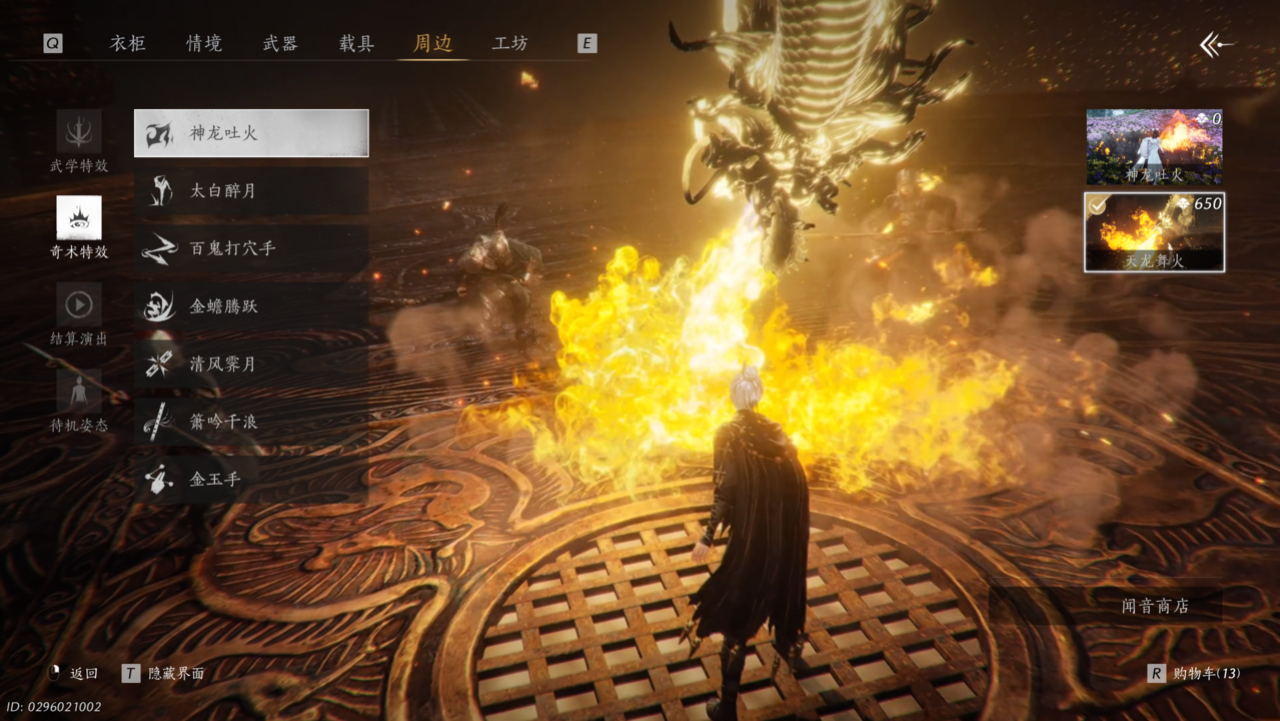Select the 金蟾腾跃 entry
Image resolution: width=1280 pixels, height=721 pixels.
(x=251, y=307)
